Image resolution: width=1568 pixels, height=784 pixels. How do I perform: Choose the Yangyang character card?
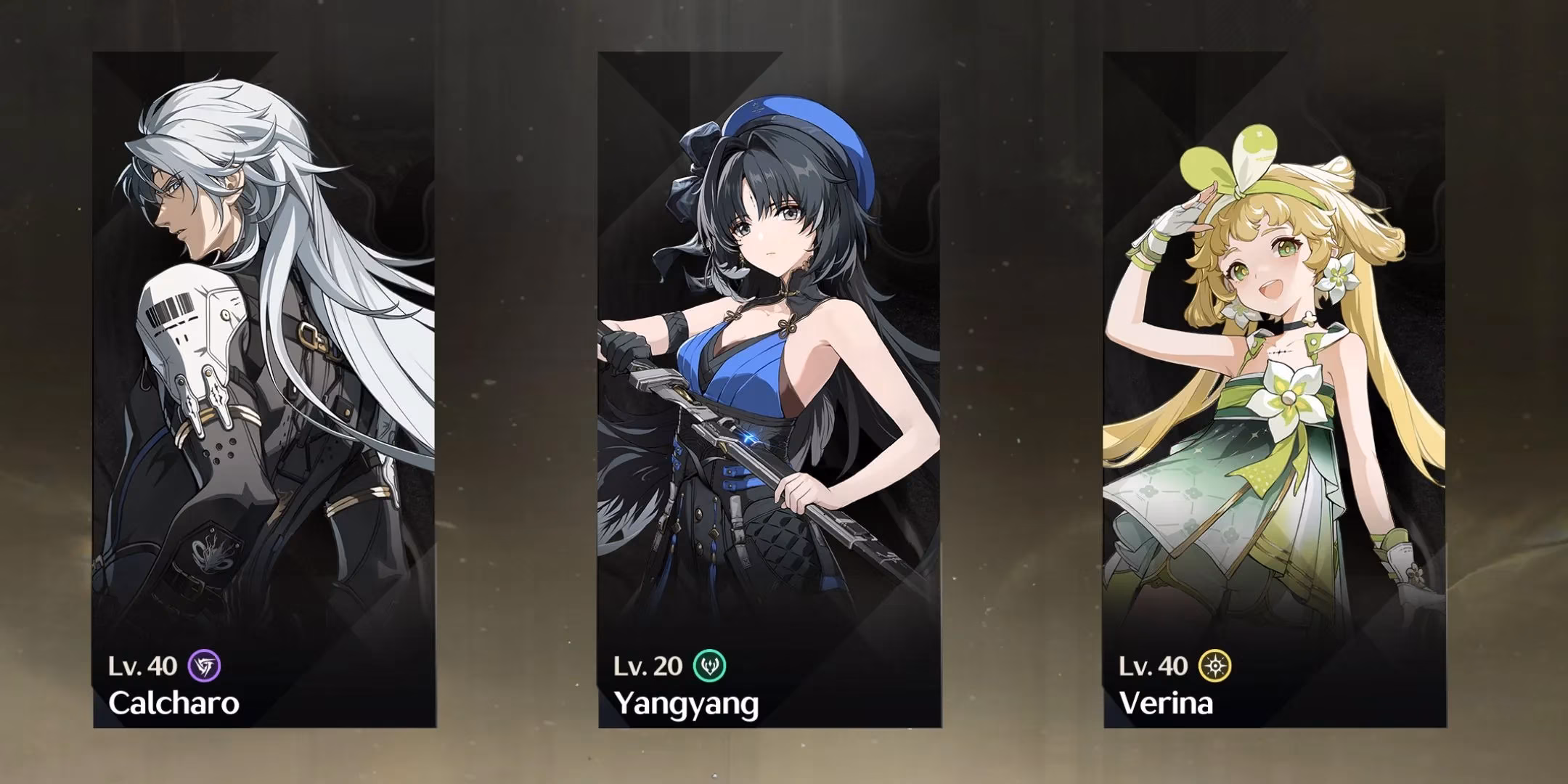click(x=769, y=390)
